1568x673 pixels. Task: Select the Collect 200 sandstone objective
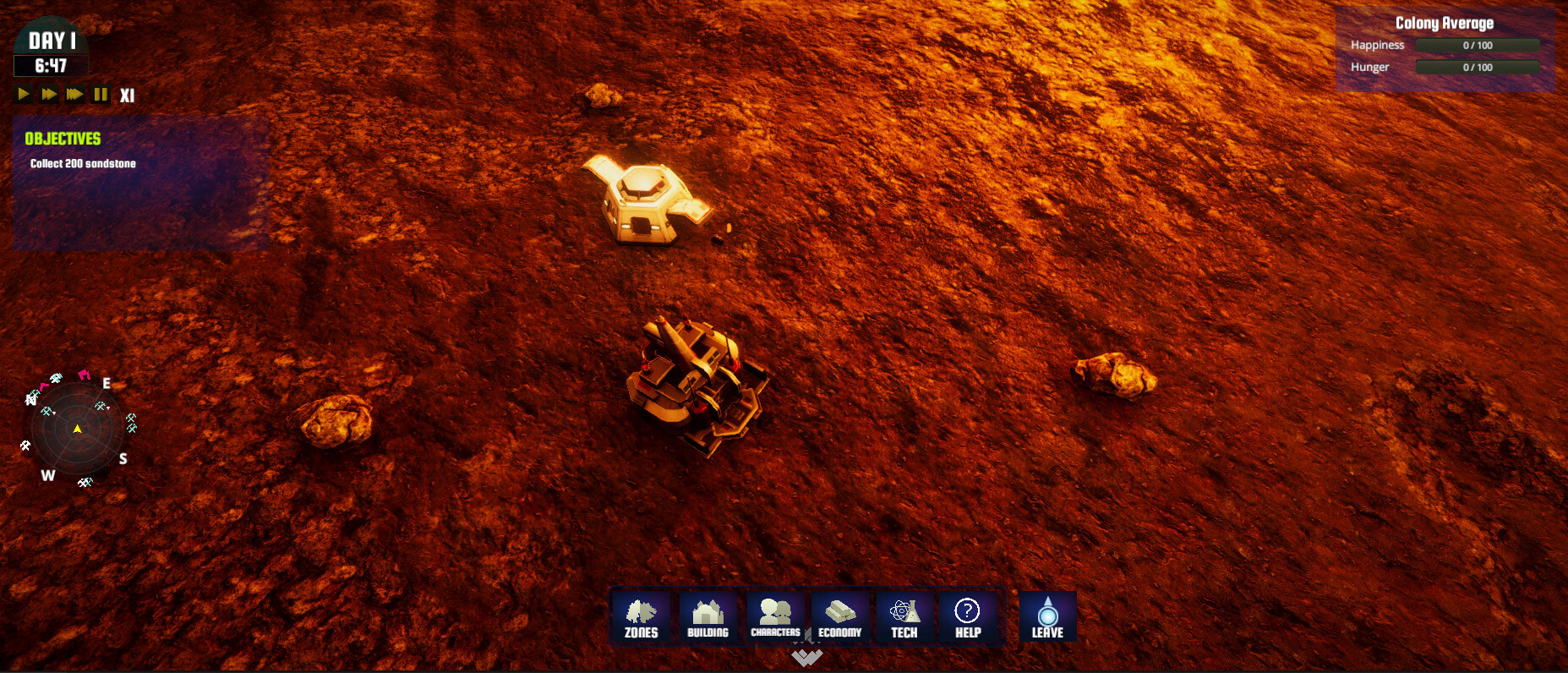pyautogui.click(x=81, y=163)
